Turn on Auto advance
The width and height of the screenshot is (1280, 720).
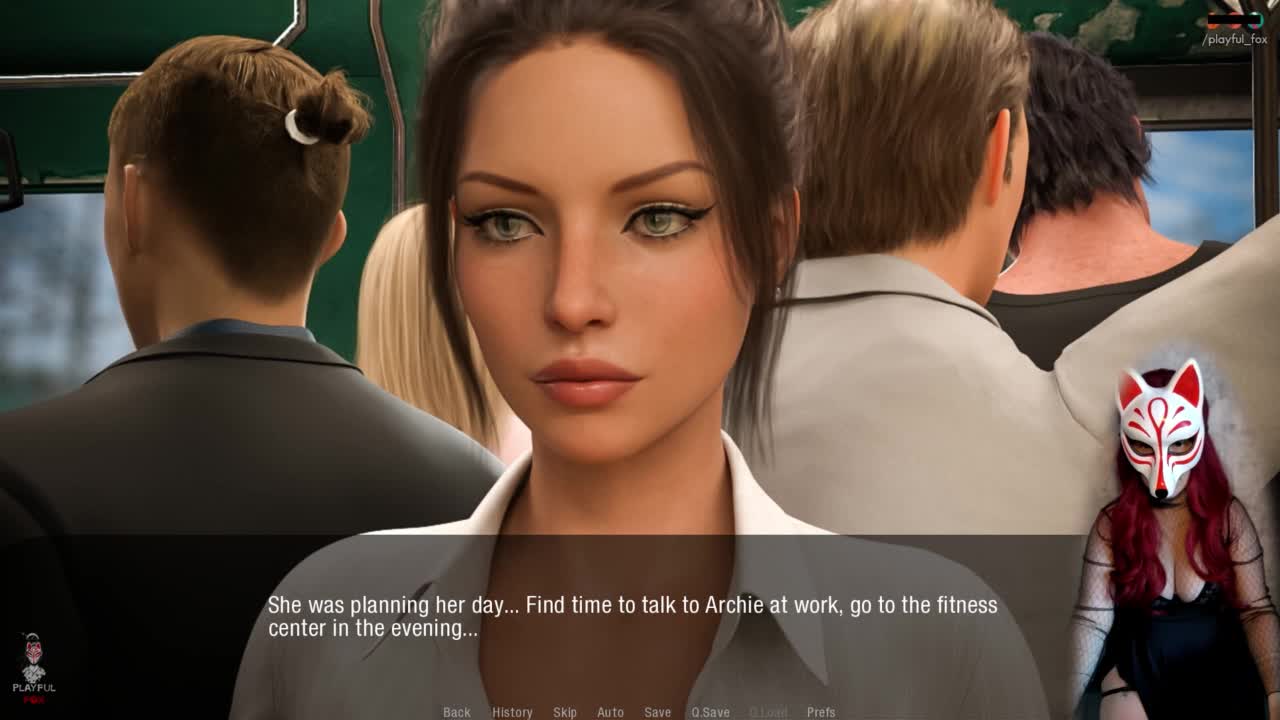click(610, 712)
